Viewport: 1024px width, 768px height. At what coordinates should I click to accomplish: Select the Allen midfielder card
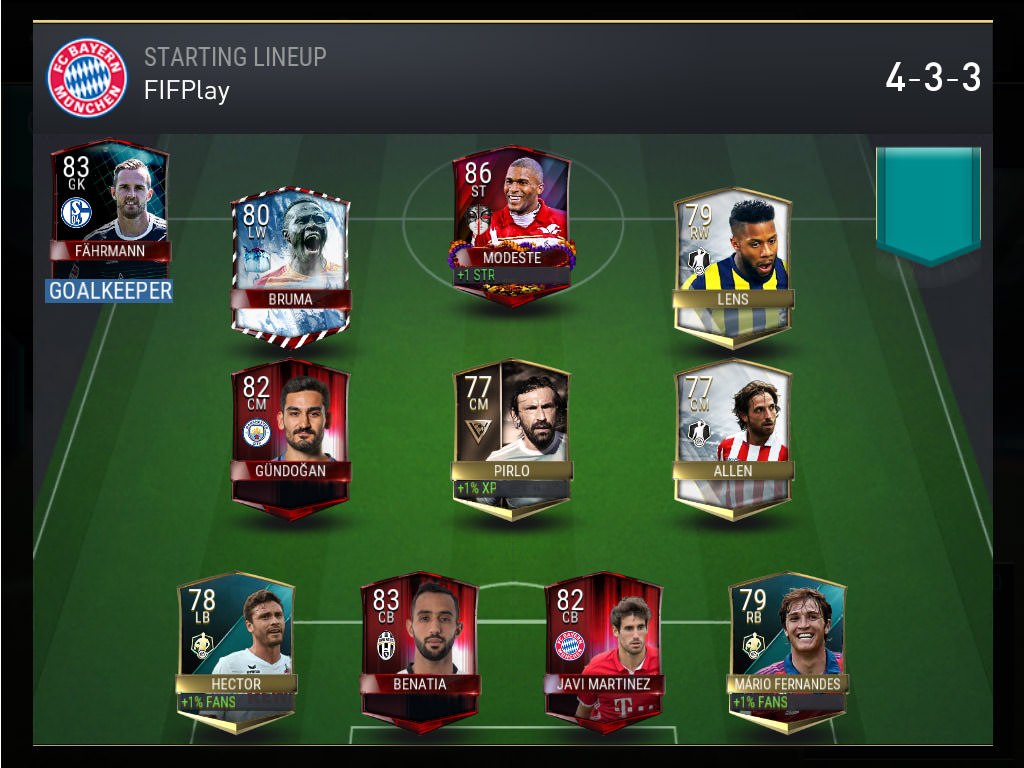point(733,437)
